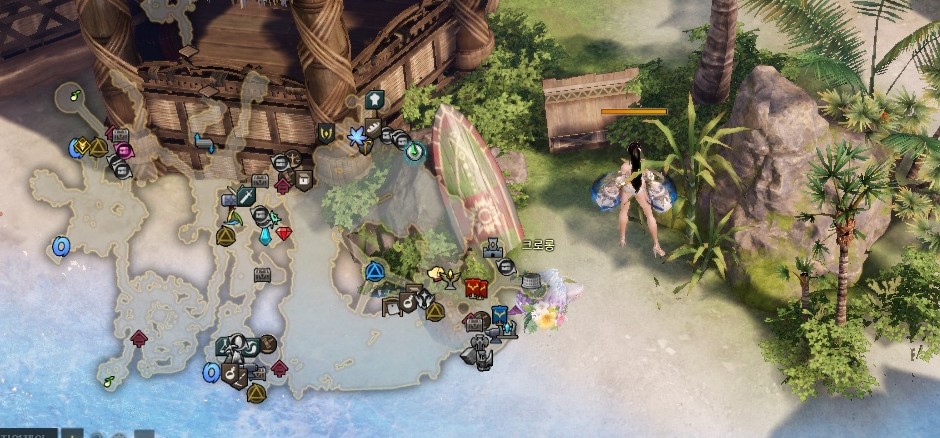The height and width of the screenshot is (438, 940).
Task: Select the teal sword map icon
Action: click(245, 198)
